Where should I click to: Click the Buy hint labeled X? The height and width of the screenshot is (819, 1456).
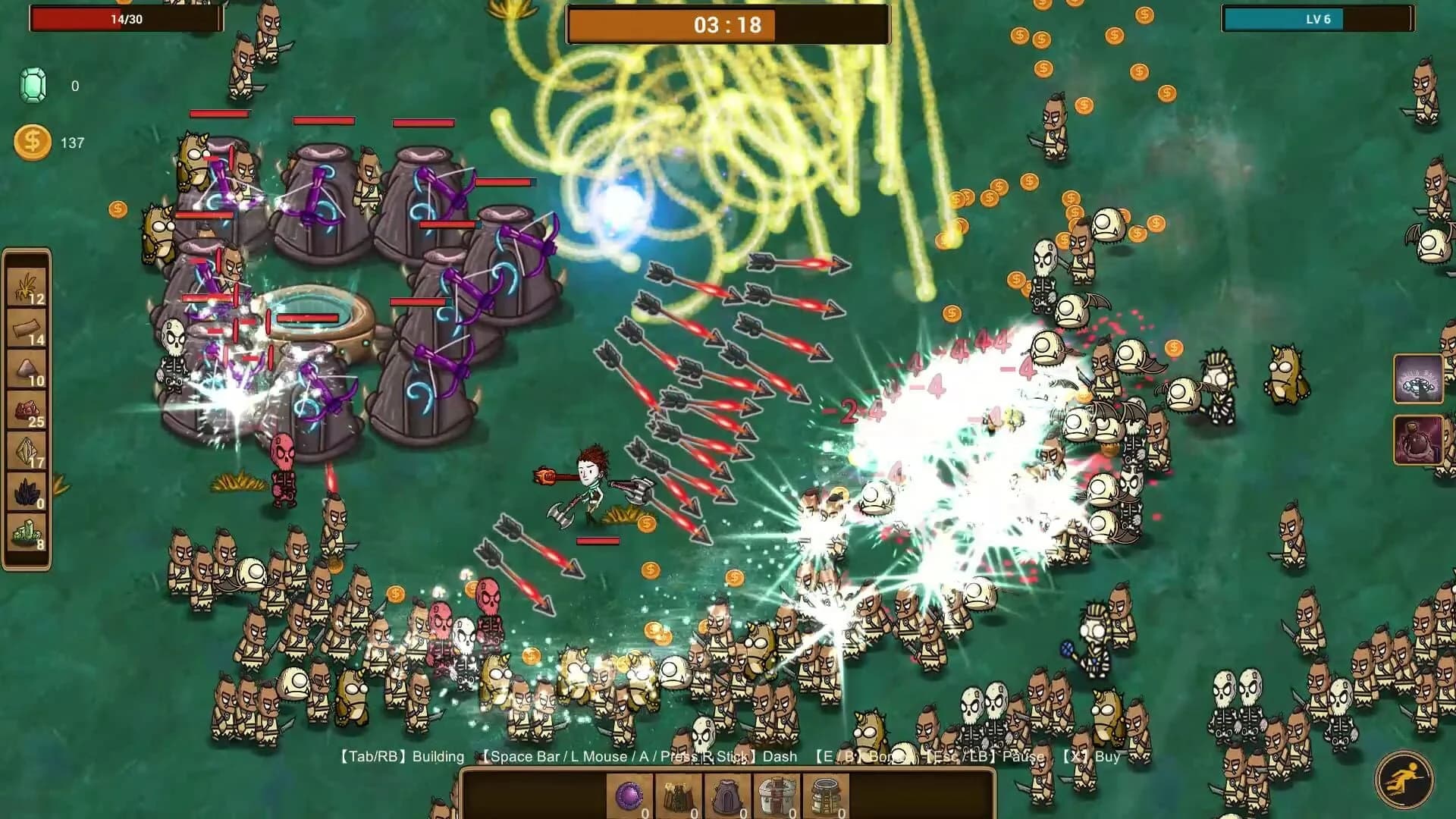coord(1094,757)
